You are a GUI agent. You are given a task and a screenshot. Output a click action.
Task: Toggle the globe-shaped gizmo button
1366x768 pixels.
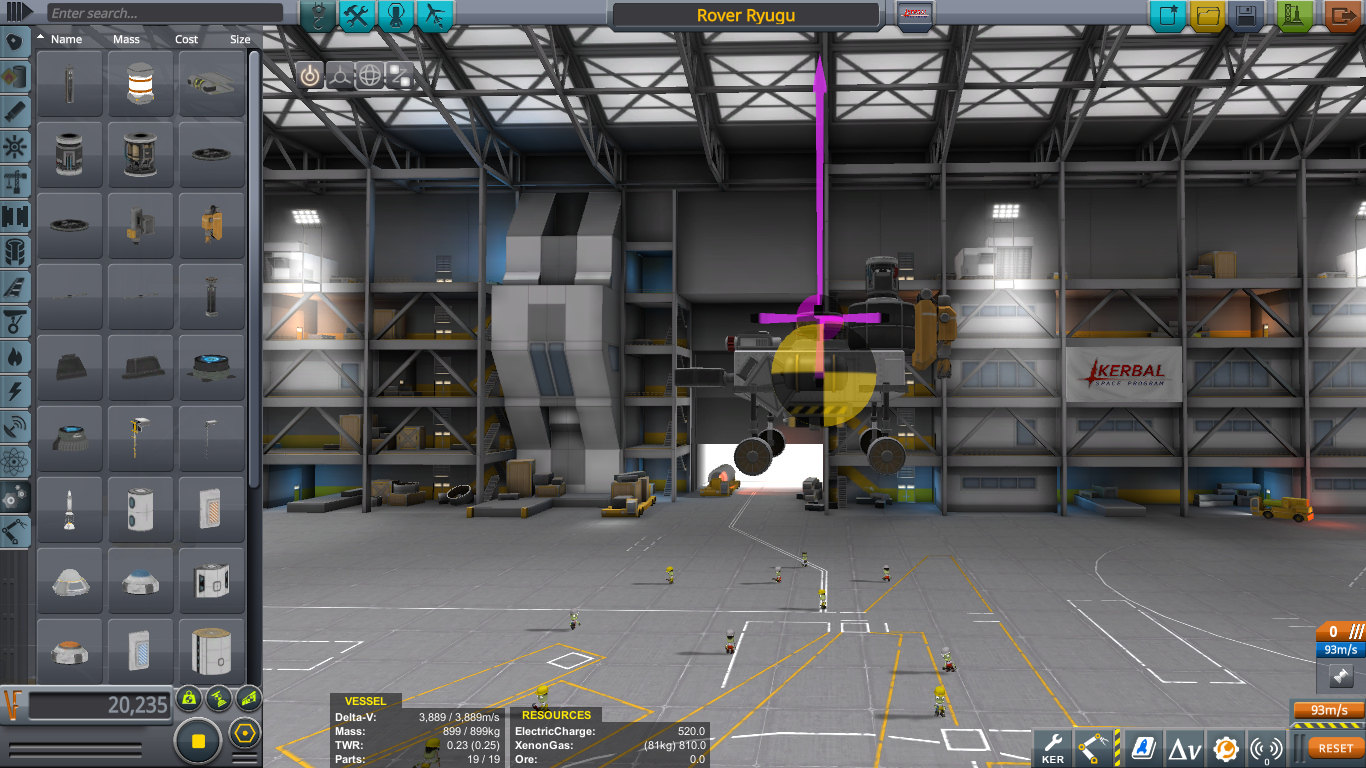pyautogui.click(x=370, y=75)
